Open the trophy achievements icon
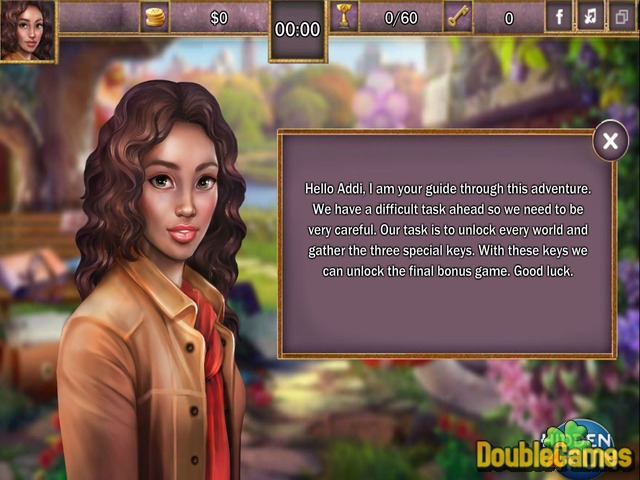The height and width of the screenshot is (480, 640). coord(343,17)
